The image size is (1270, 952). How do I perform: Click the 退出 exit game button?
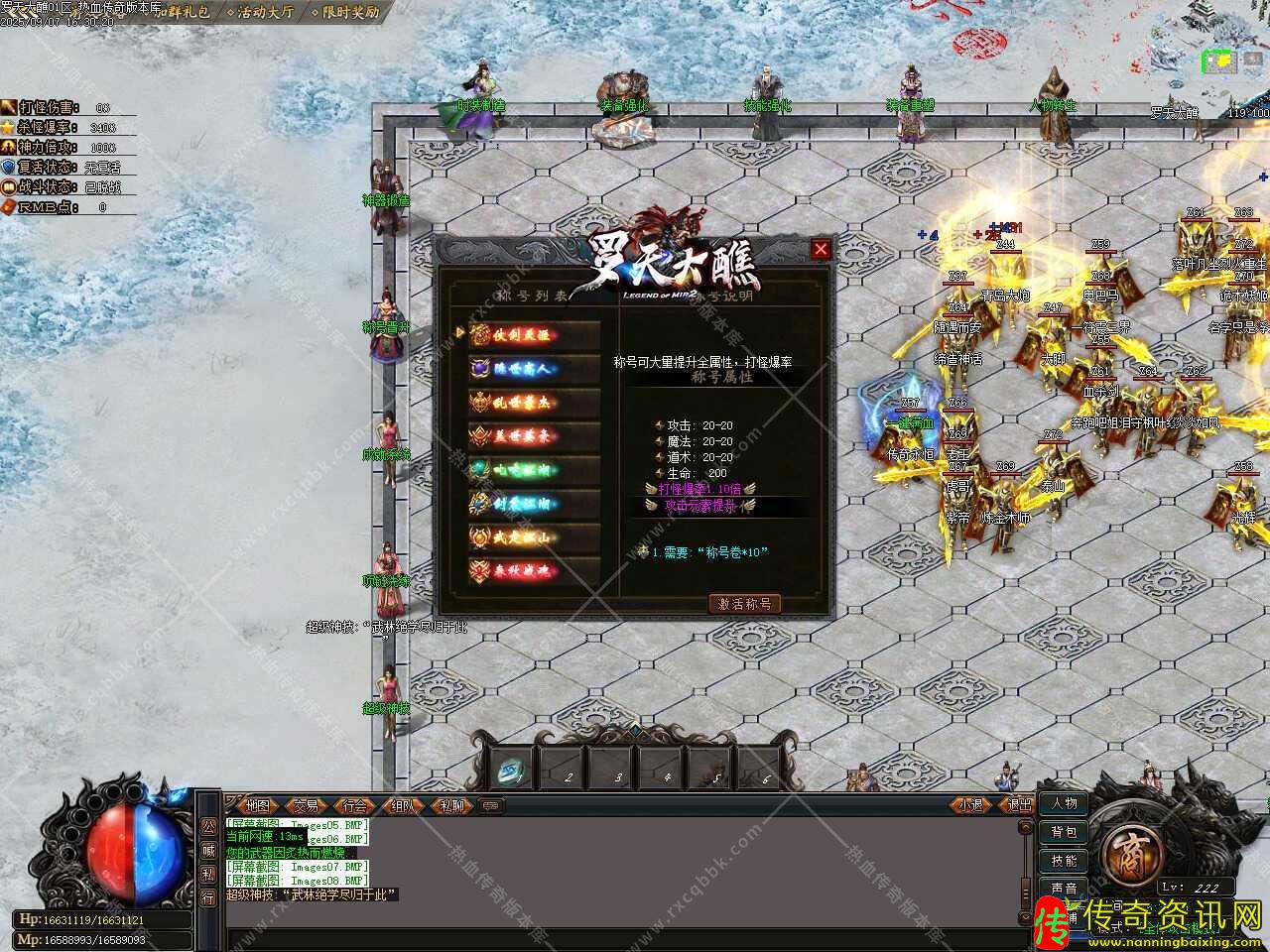(x=1019, y=805)
